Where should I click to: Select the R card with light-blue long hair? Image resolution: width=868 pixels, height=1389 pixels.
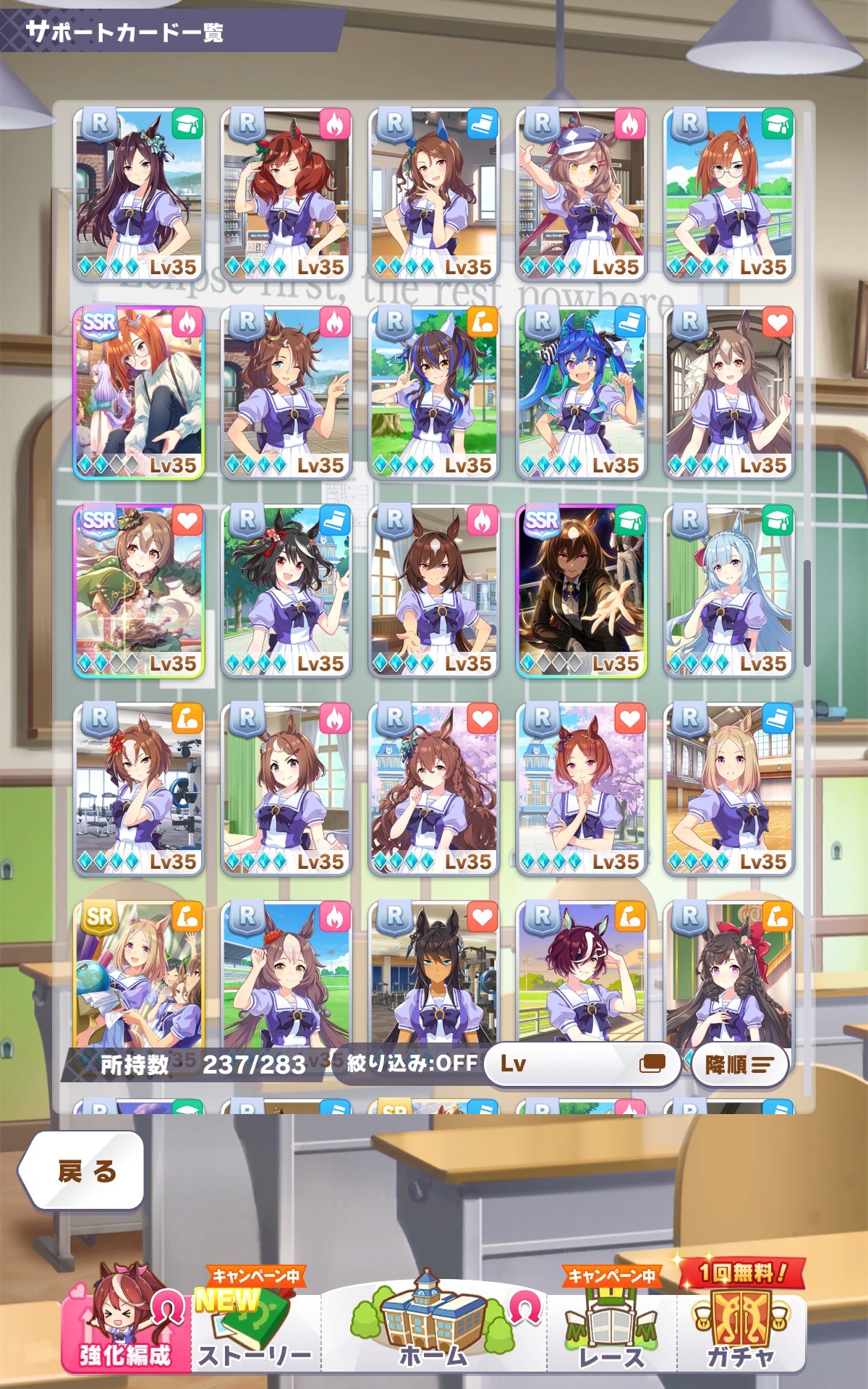(x=729, y=590)
